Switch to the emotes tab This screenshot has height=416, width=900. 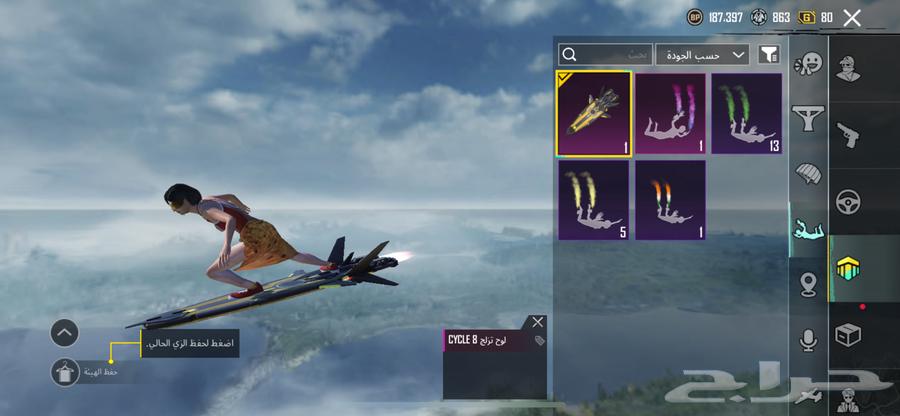[x=807, y=65]
